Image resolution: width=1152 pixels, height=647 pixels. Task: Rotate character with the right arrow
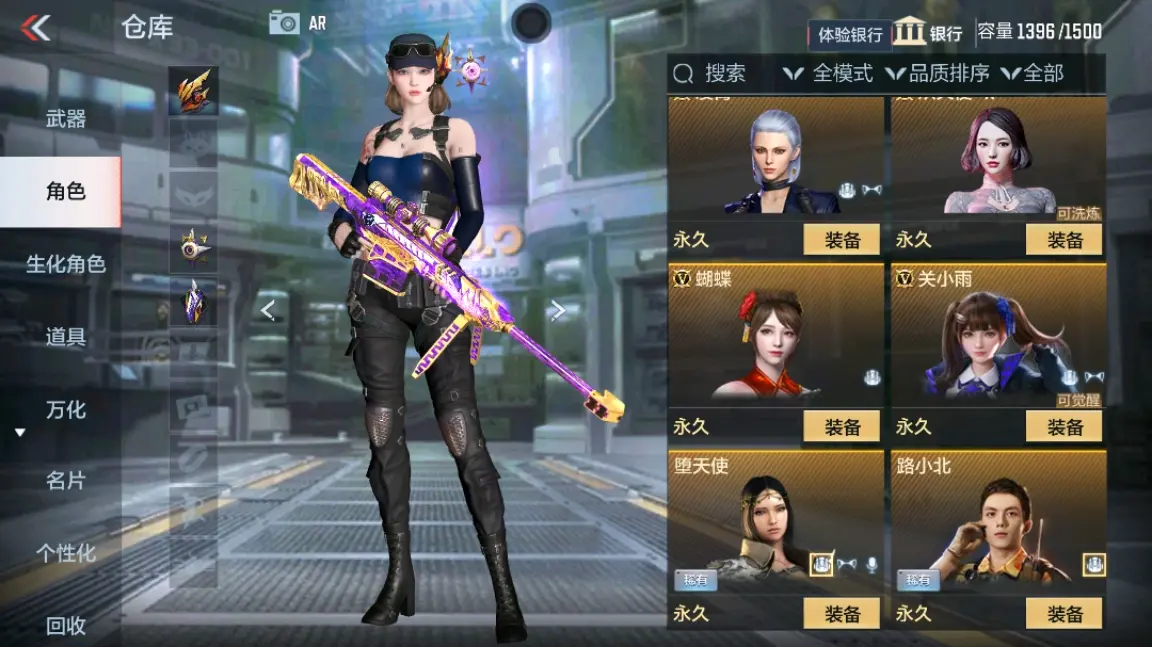click(x=558, y=311)
